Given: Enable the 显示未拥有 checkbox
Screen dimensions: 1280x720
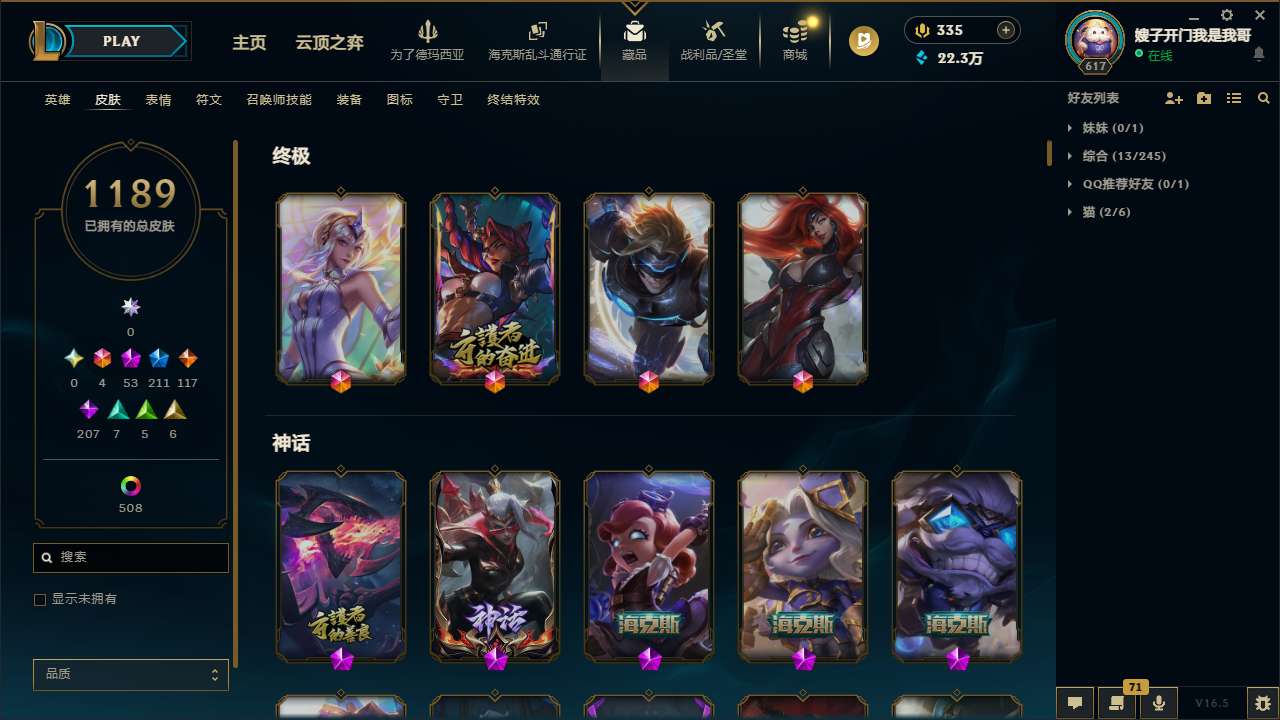Looking at the screenshot, I should [x=40, y=599].
